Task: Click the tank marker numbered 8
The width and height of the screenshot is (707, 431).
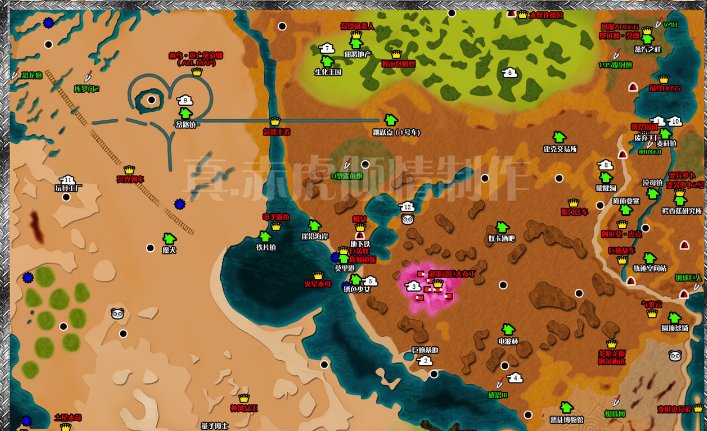Action: (x=510, y=72)
